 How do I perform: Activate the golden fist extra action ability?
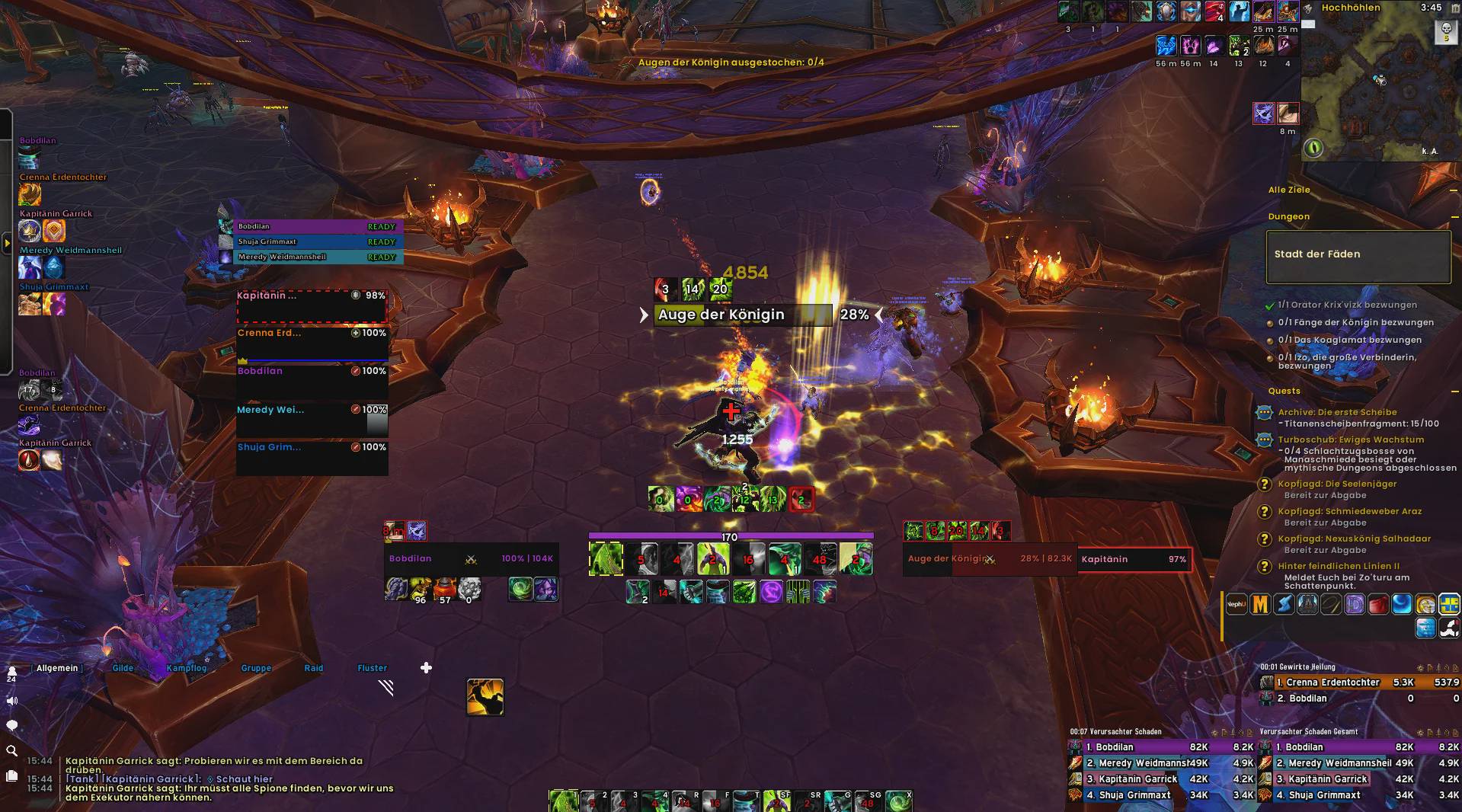[485, 696]
